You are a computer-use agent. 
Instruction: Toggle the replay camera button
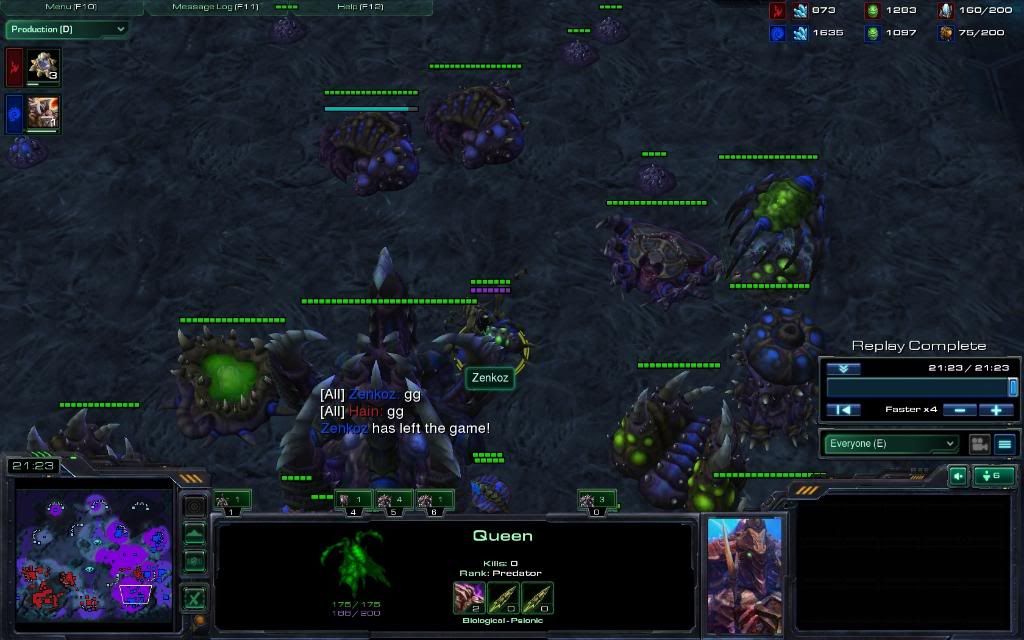pyautogui.click(x=979, y=444)
